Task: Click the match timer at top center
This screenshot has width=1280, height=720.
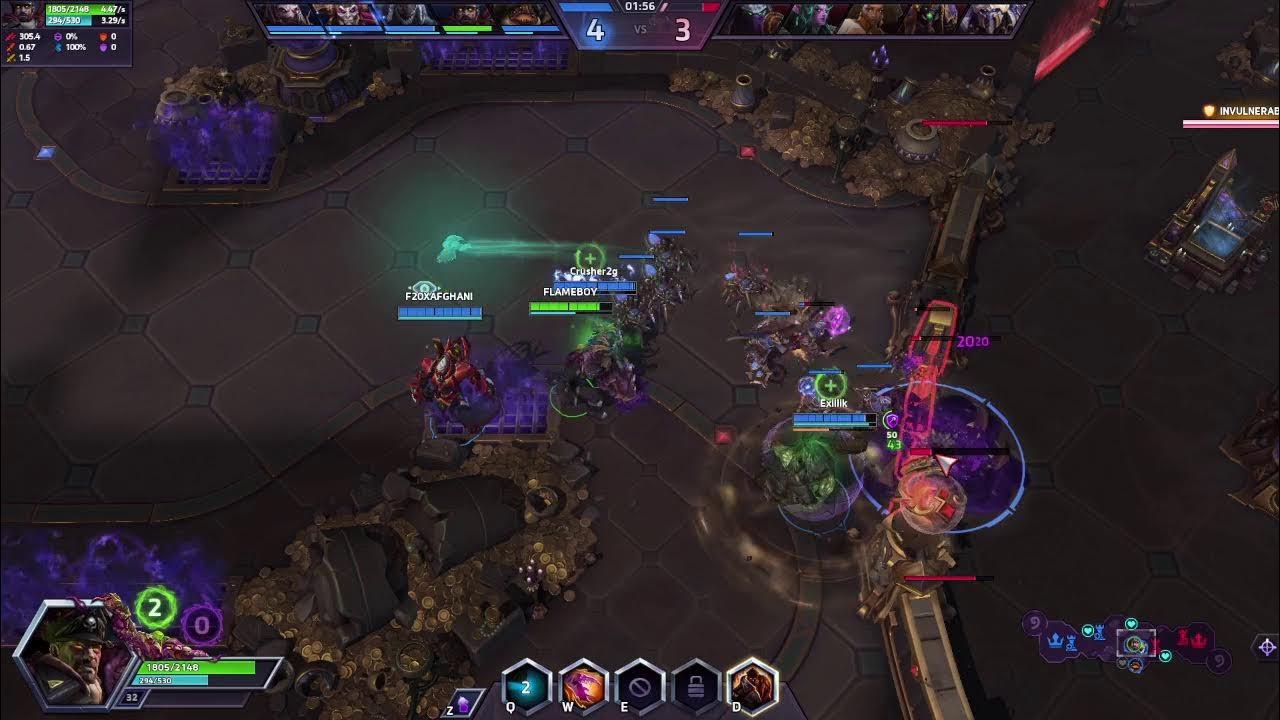Action: (x=640, y=5)
